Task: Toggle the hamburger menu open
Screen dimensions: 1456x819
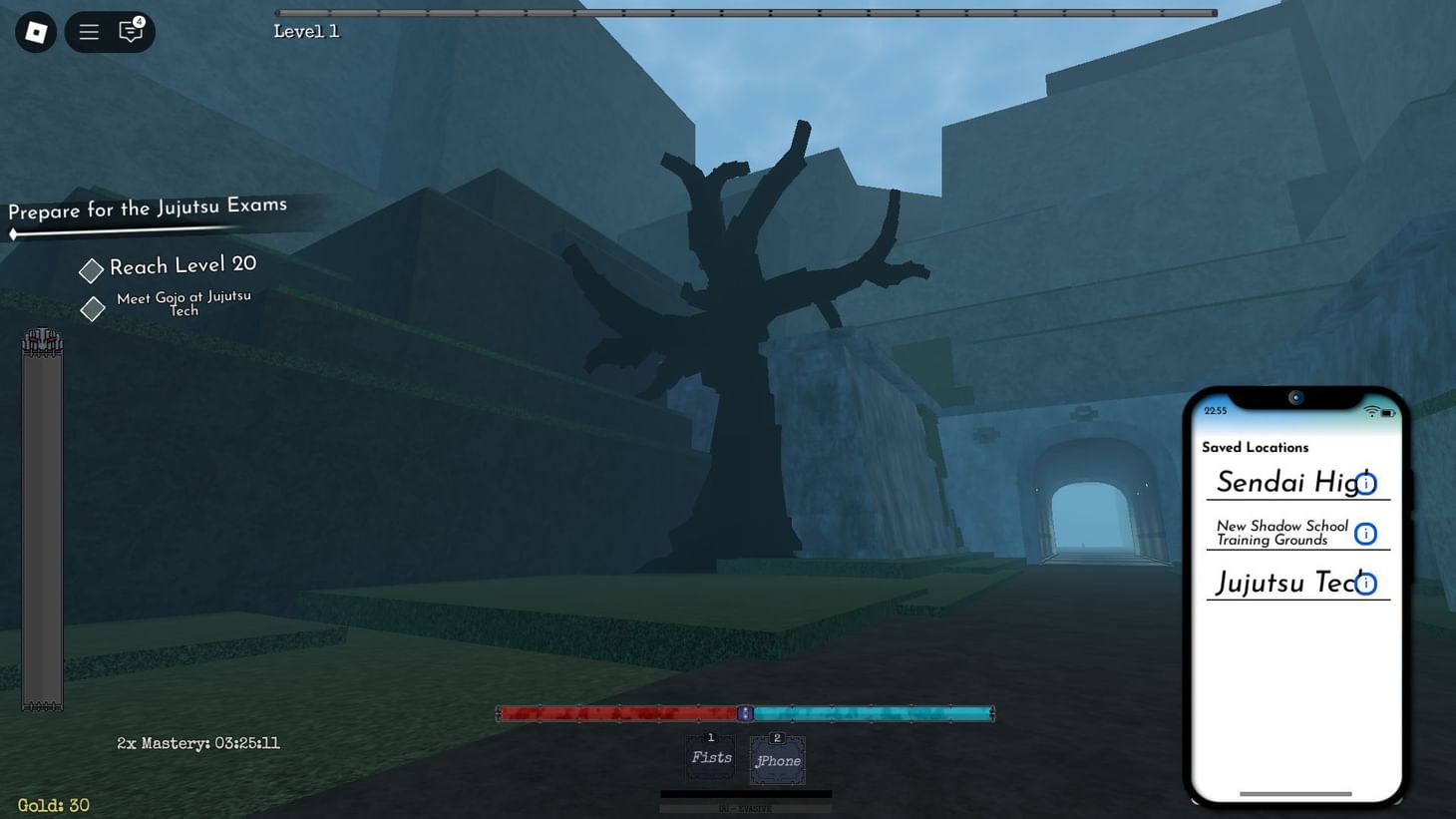Action: (x=88, y=31)
